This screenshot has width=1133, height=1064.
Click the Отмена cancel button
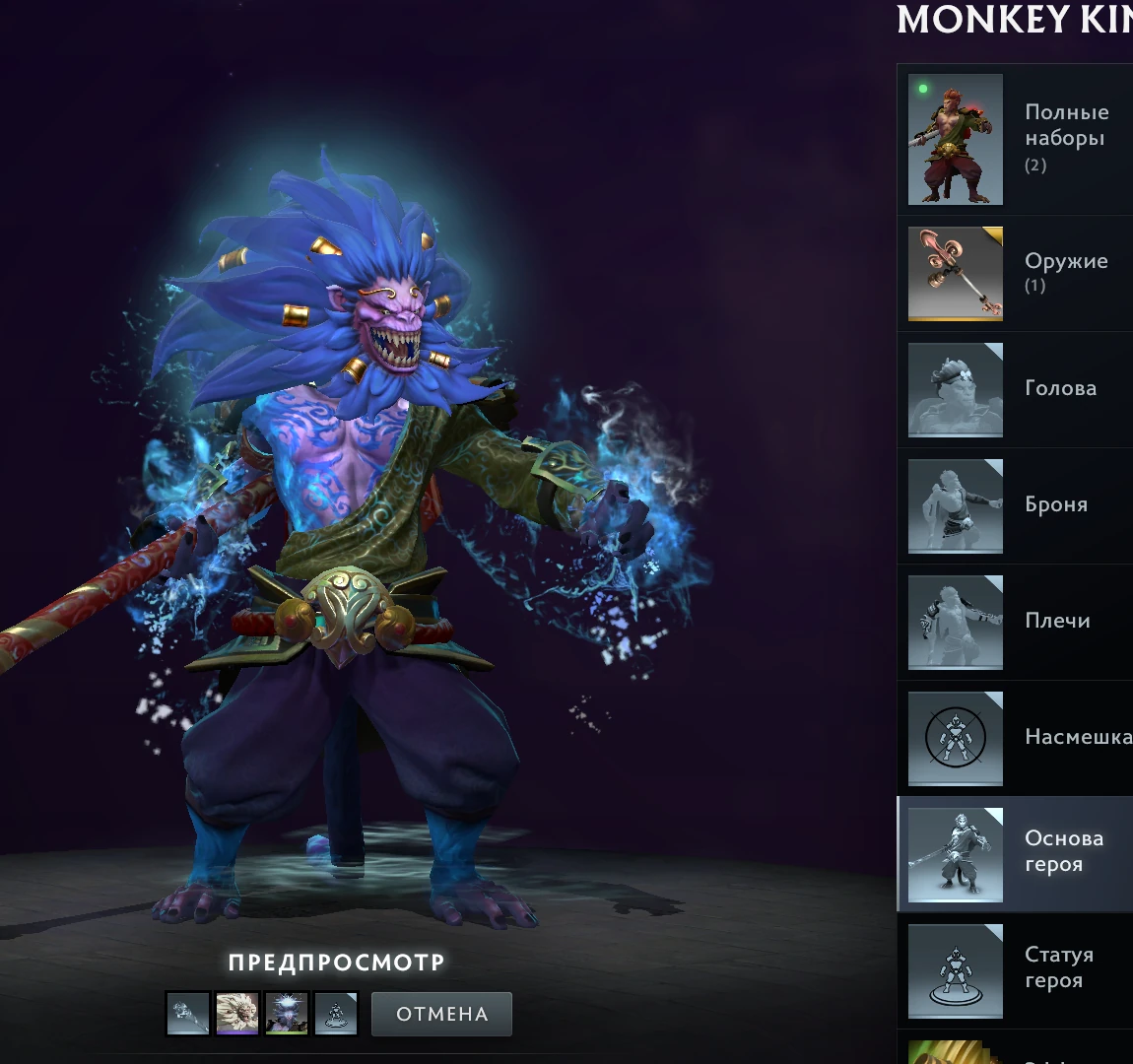[441, 1014]
